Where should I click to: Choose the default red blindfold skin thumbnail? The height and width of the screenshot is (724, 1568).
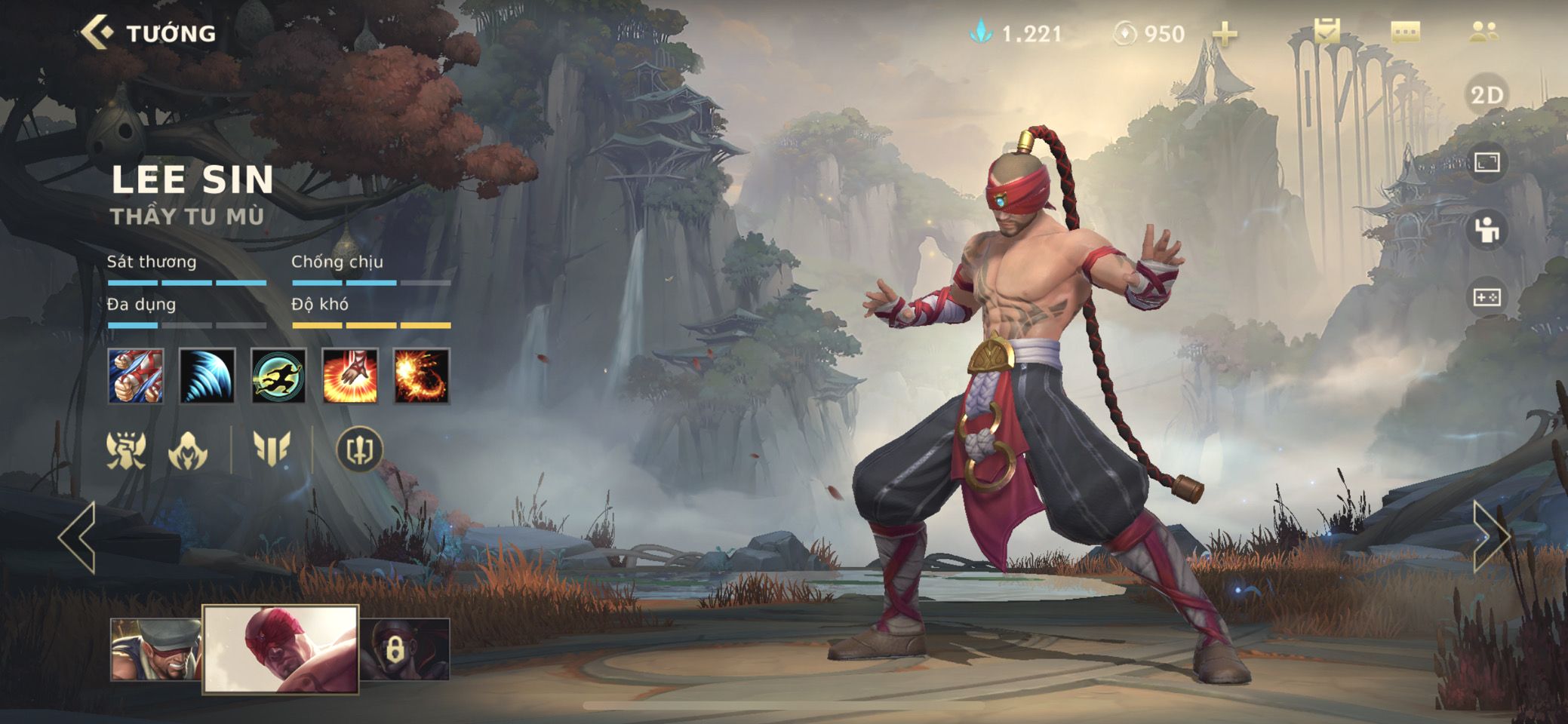(281, 649)
